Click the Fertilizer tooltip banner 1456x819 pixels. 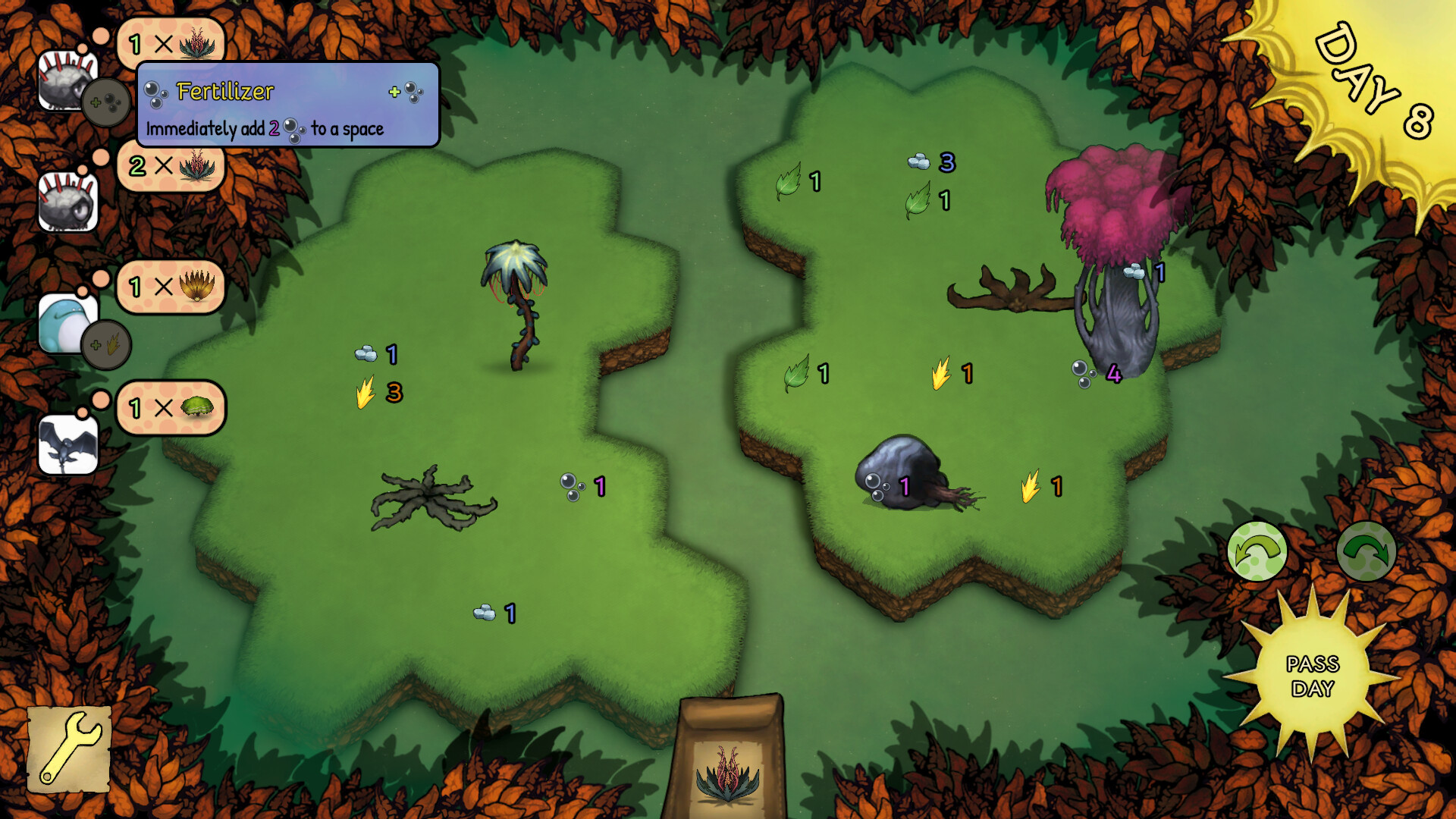tap(288, 106)
